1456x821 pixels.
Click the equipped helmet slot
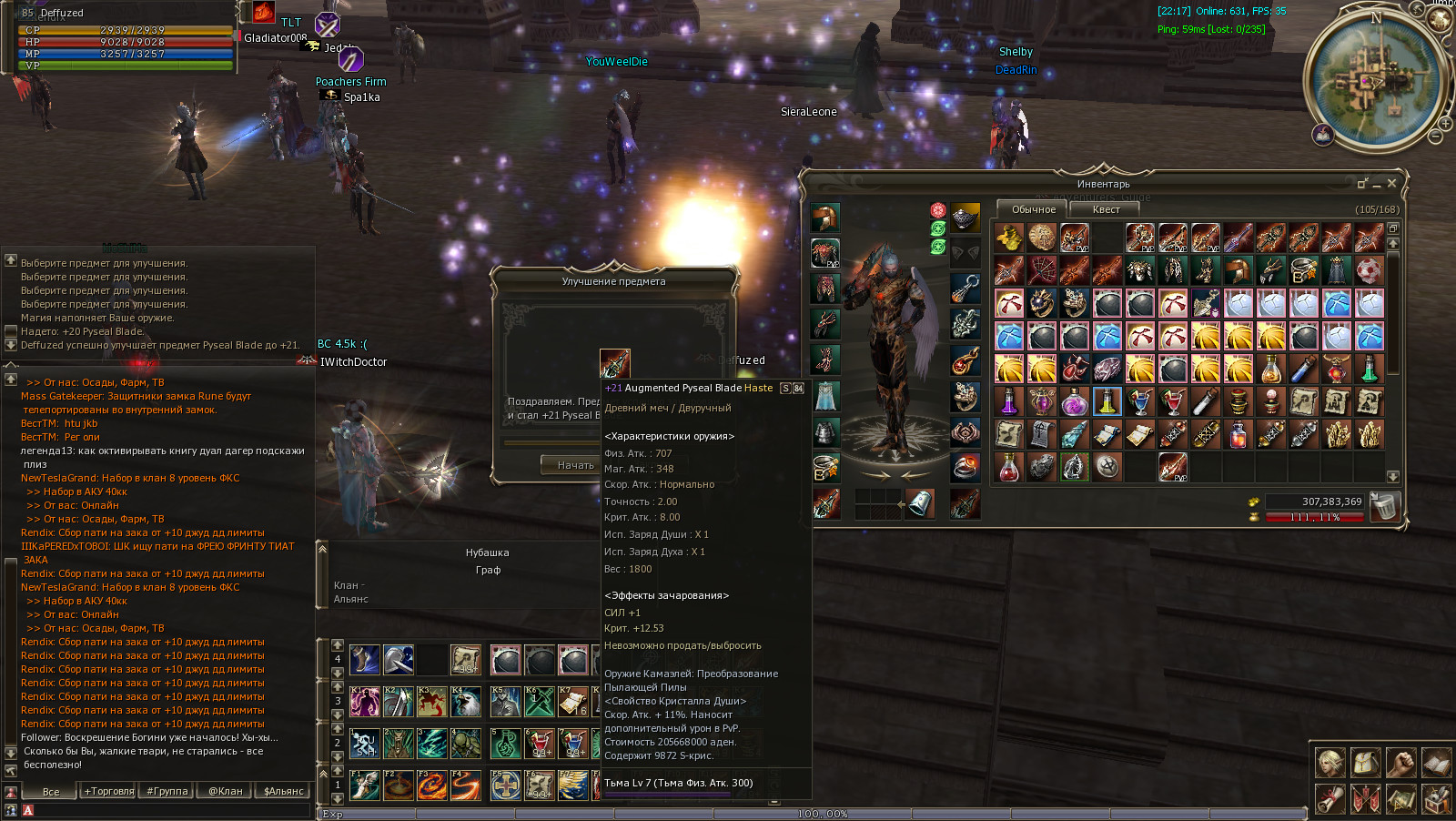tap(825, 218)
